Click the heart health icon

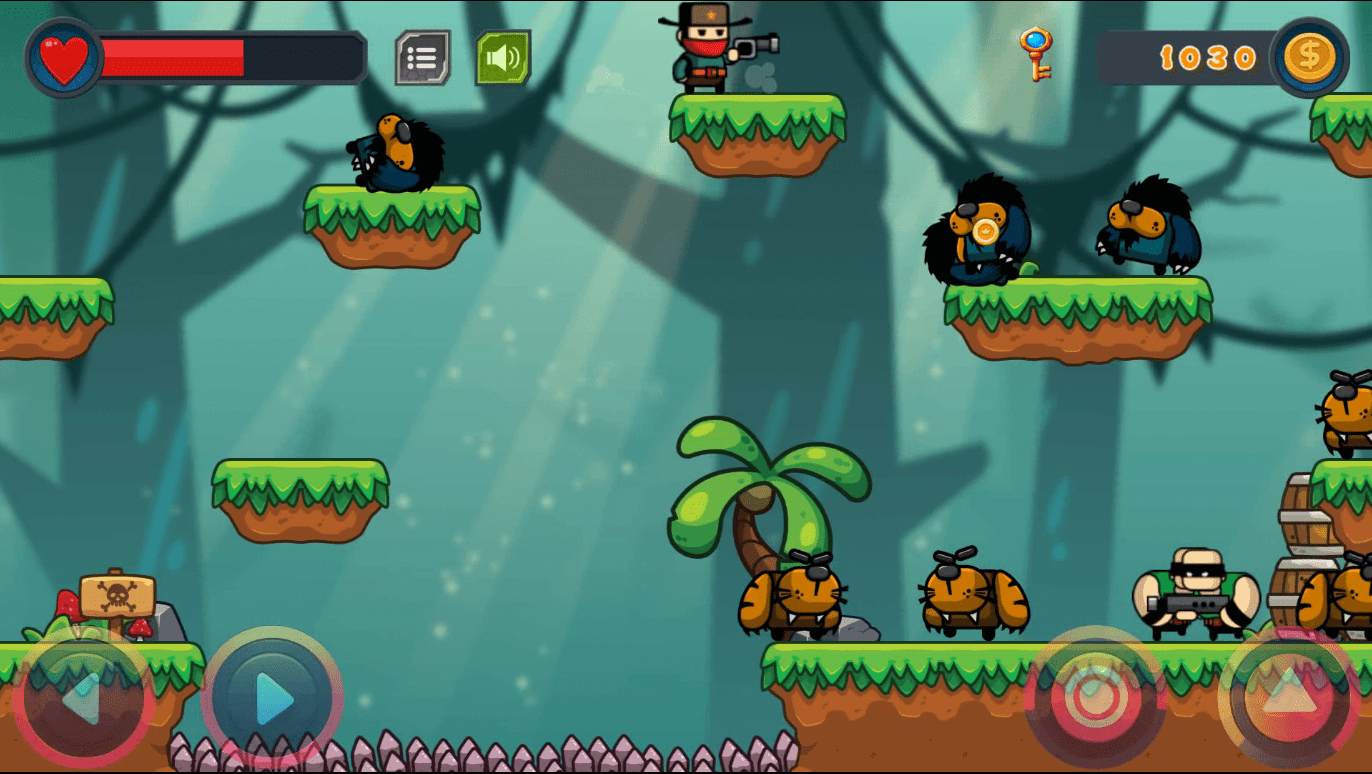(x=62, y=58)
